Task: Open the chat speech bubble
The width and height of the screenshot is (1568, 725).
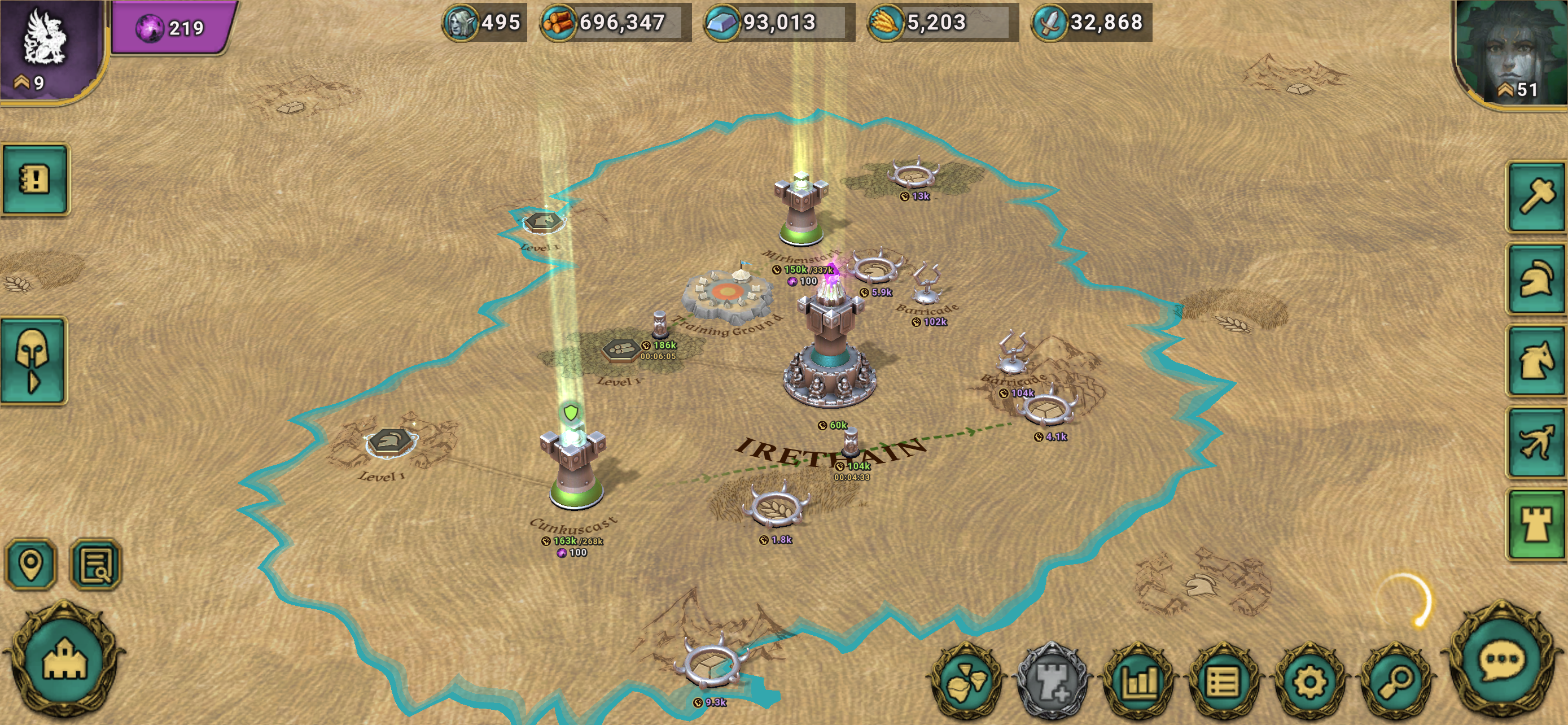Action: pyautogui.click(x=1501, y=661)
